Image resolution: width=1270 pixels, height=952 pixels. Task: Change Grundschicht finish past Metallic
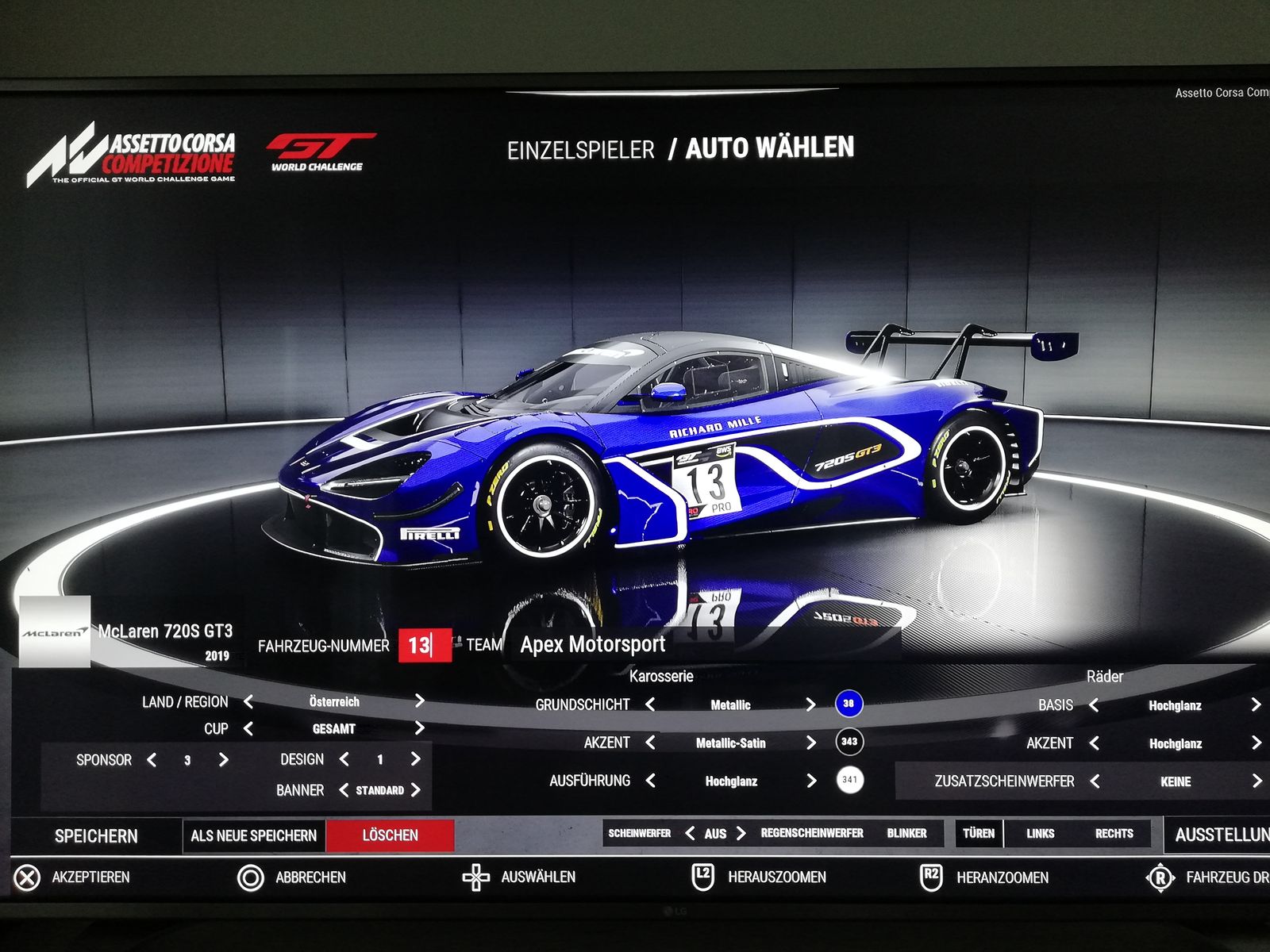point(810,704)
